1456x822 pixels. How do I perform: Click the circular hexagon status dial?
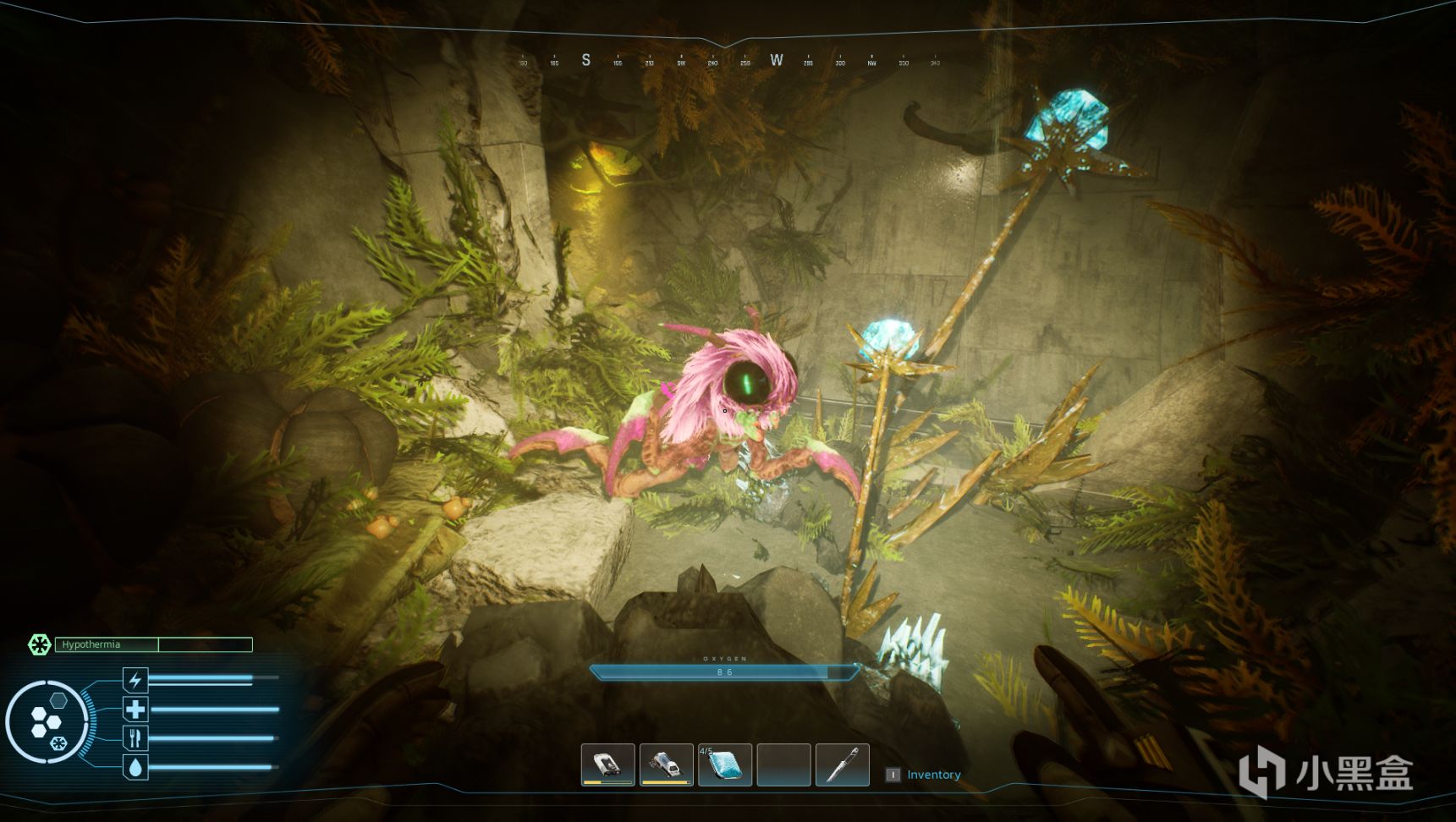47,722
